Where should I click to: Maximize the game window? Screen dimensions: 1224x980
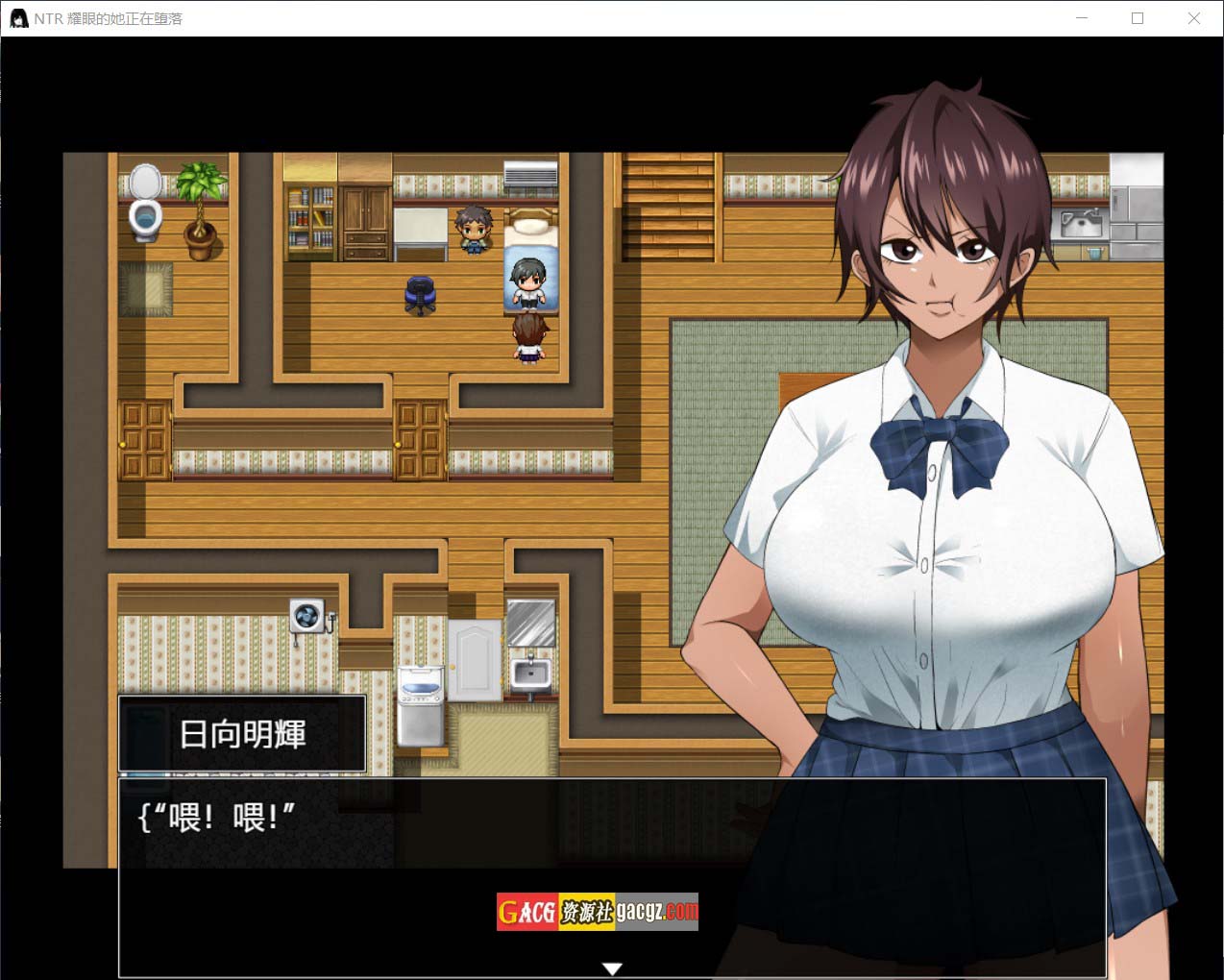click(1138, 18)
